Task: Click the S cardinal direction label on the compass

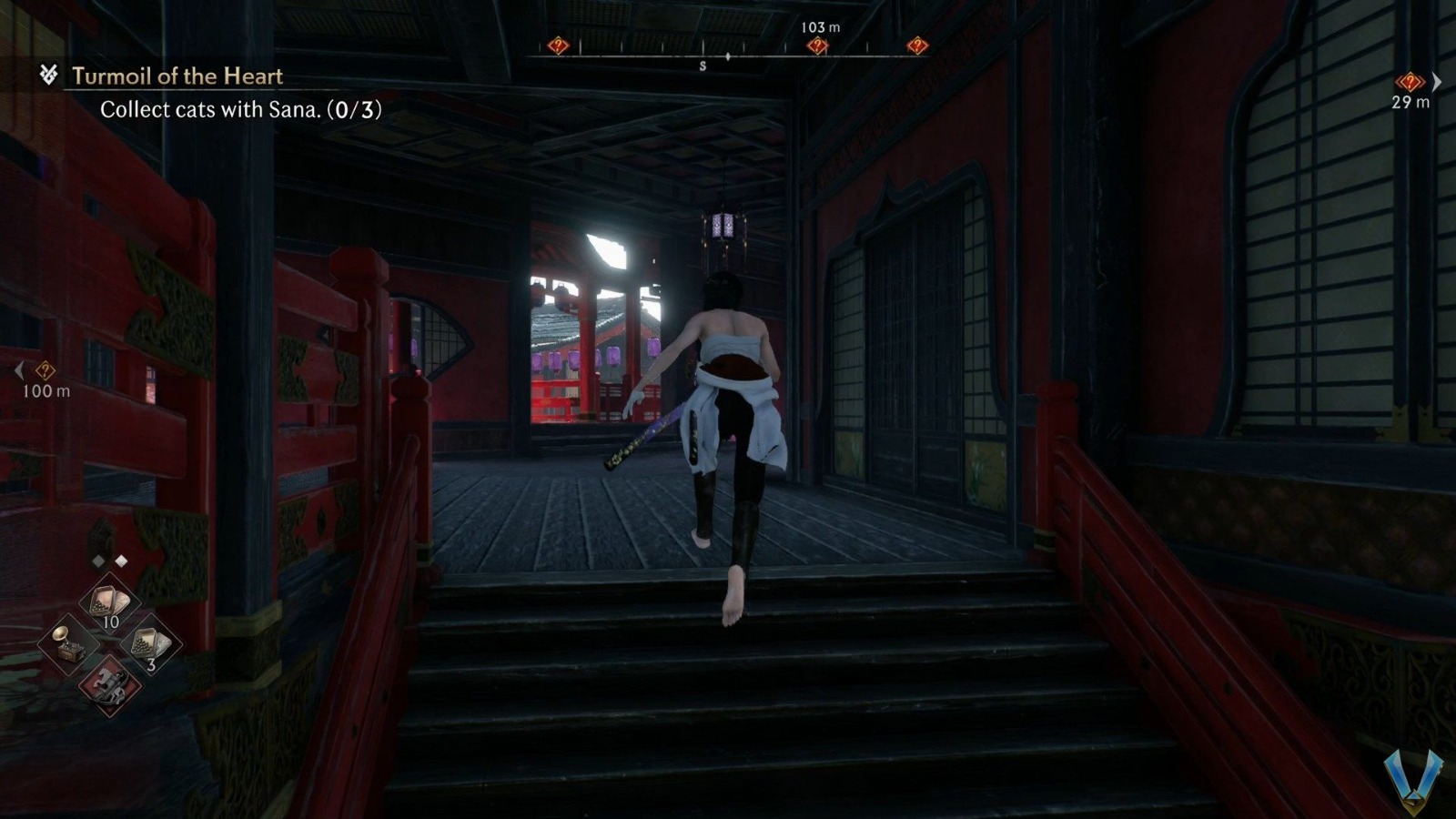Action: tap(703, 65)
